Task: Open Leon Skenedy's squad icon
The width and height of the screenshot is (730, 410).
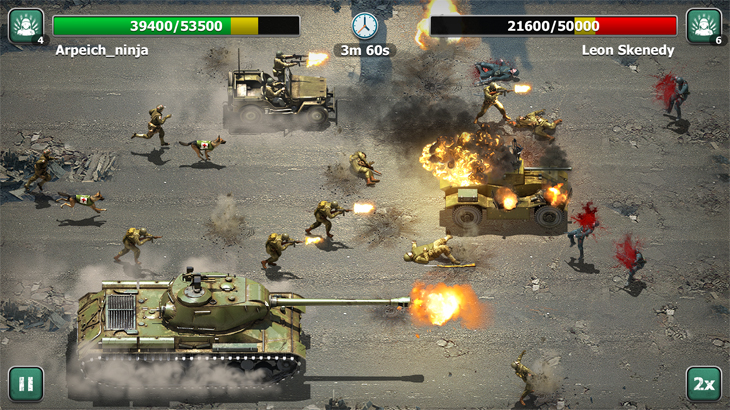Action: [x=703, y=26]
